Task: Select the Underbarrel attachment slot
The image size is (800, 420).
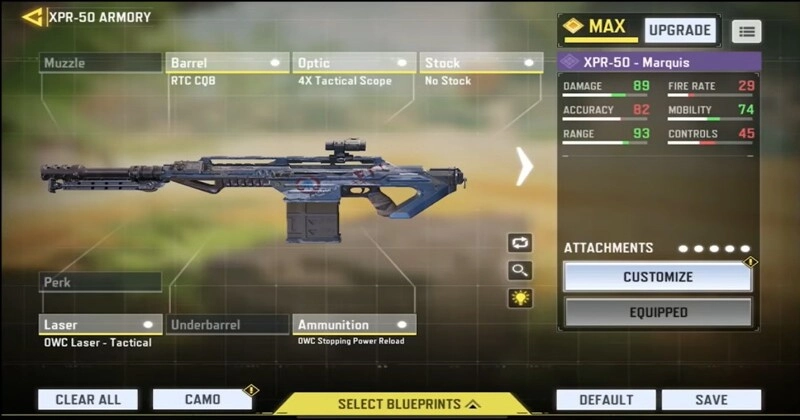Action: (x=228, y=325)
